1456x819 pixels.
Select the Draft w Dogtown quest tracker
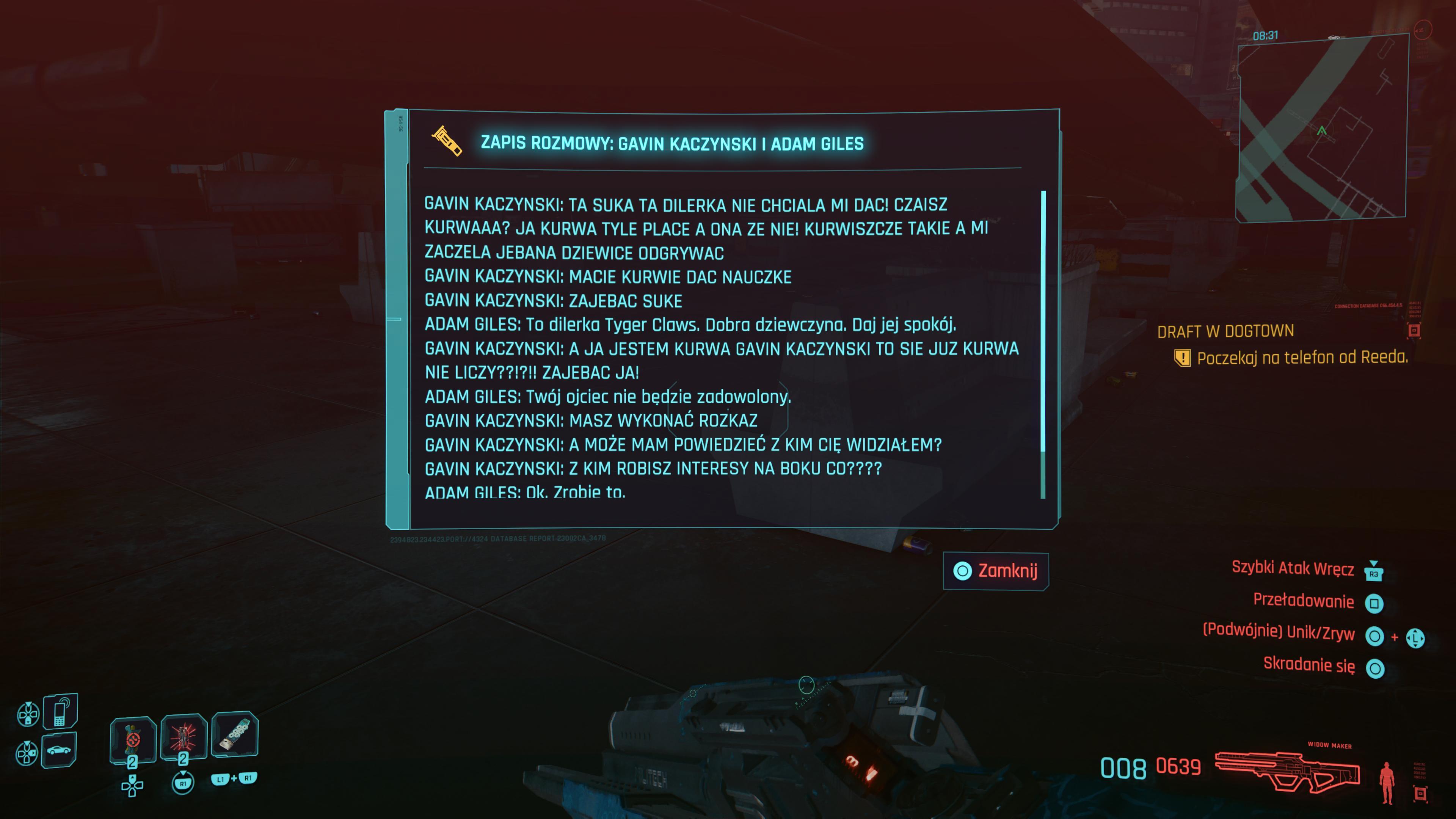1225,331
